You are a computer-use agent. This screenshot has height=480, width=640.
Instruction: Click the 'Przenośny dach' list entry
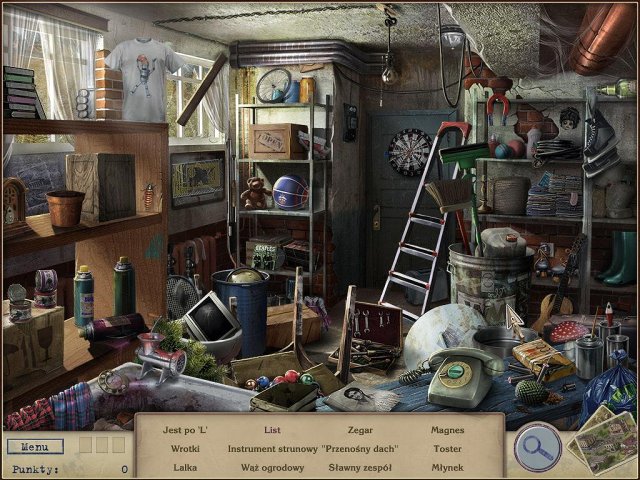[360, 449]
